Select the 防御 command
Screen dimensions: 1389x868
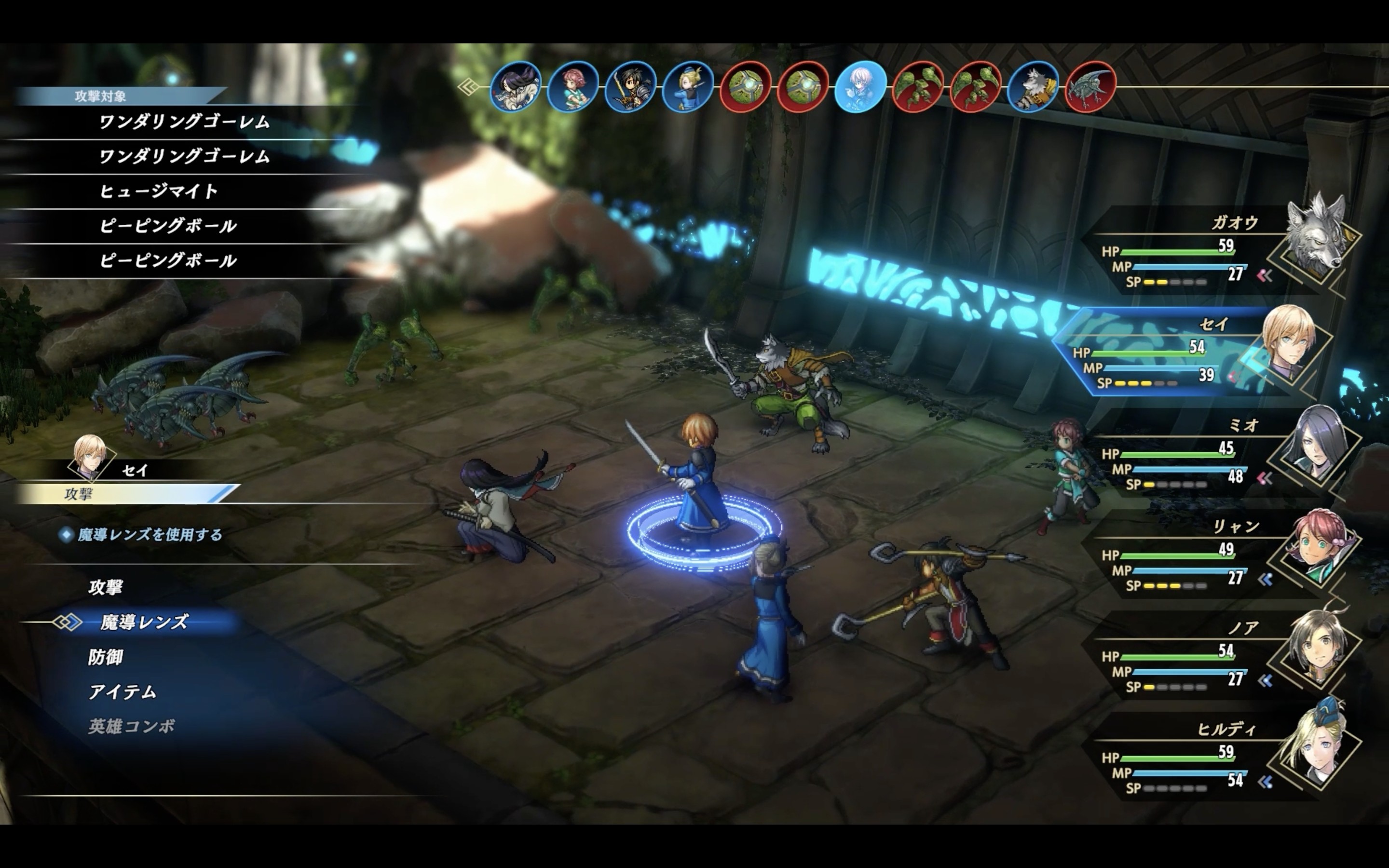[106, 657]
